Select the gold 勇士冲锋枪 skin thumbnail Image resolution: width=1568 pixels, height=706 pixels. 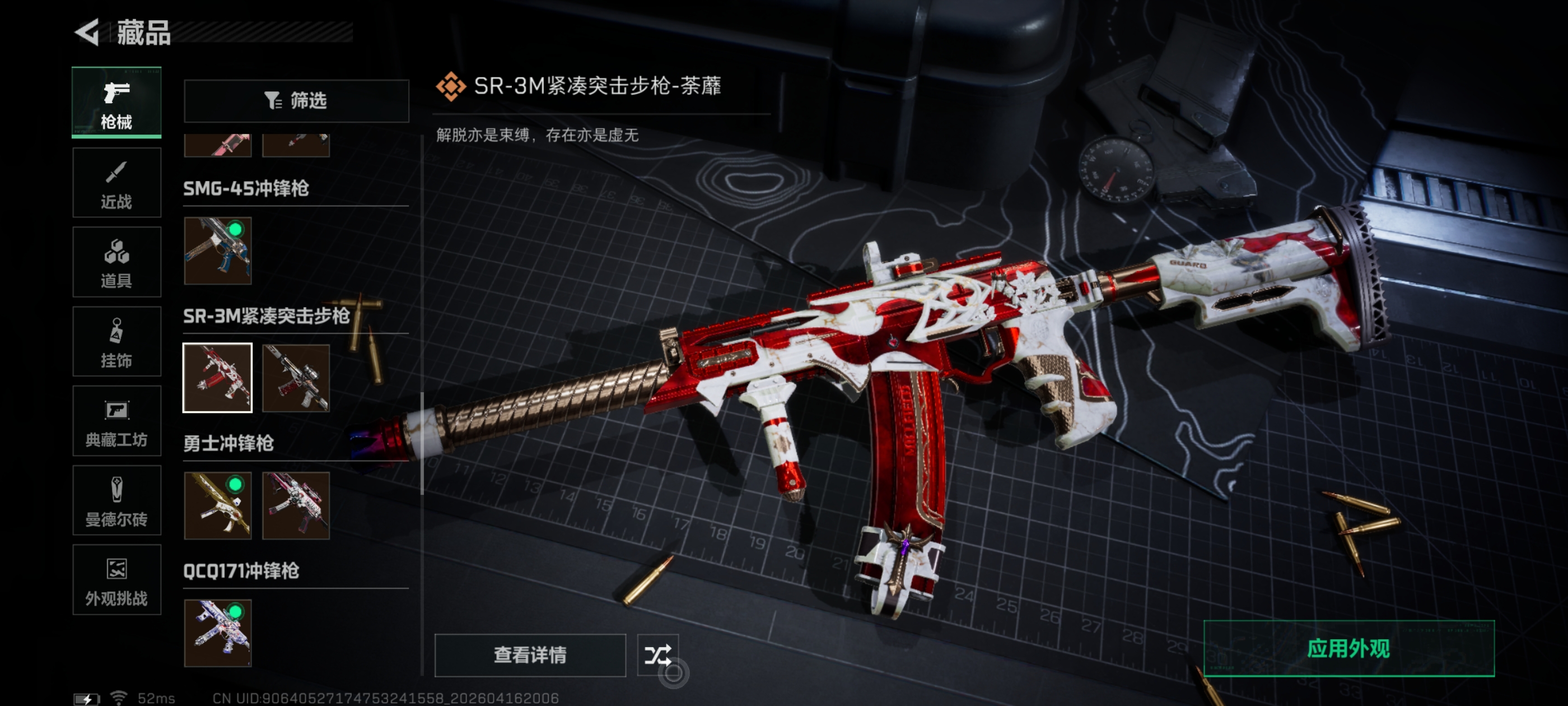coord(218,505)
